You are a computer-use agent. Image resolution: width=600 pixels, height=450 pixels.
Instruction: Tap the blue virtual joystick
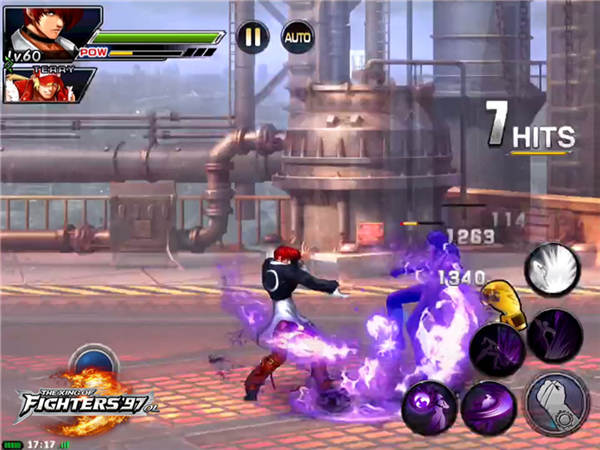point(95,364)
